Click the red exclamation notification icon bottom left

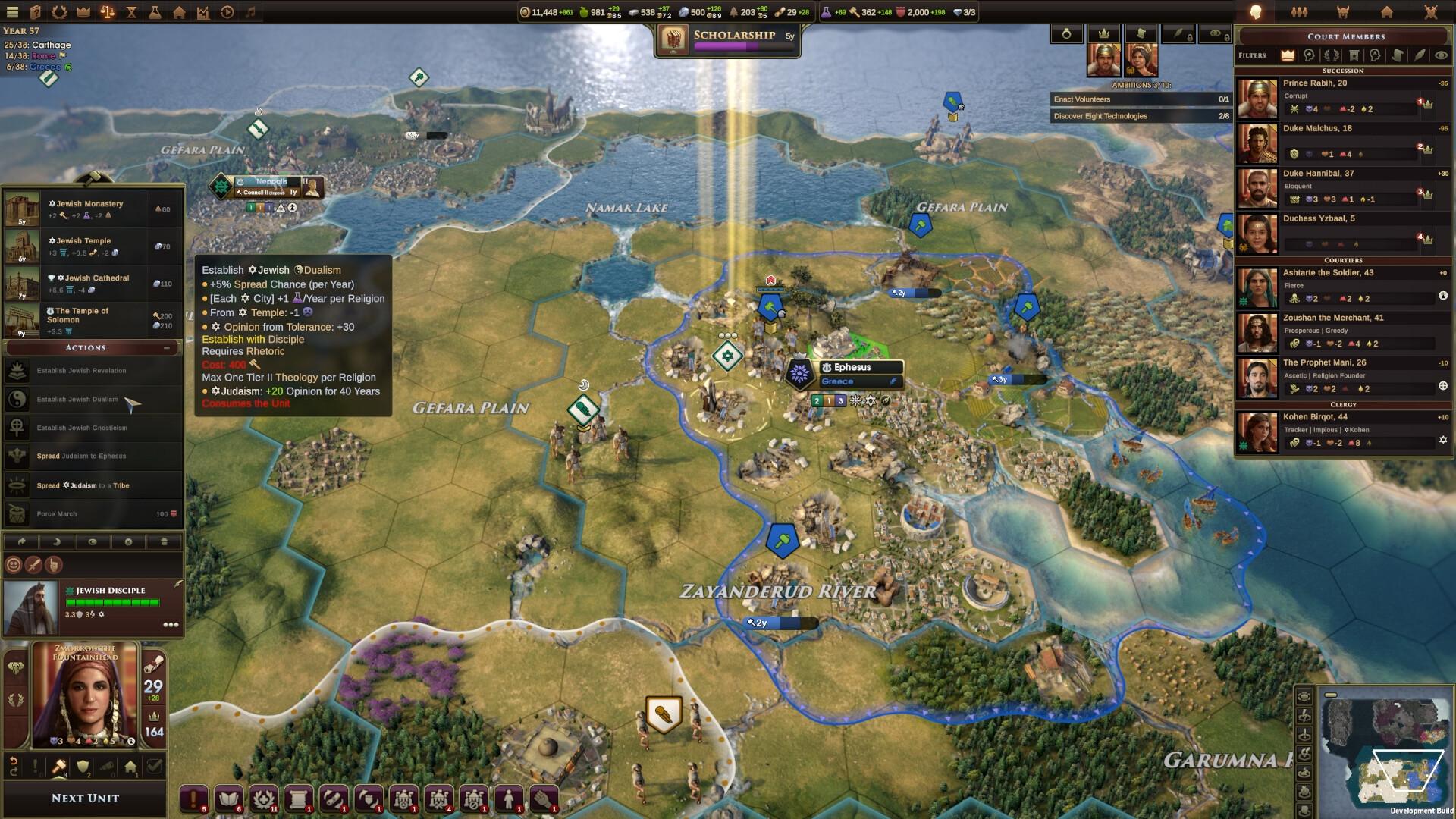pyautogui.click(x=193, y=798)
